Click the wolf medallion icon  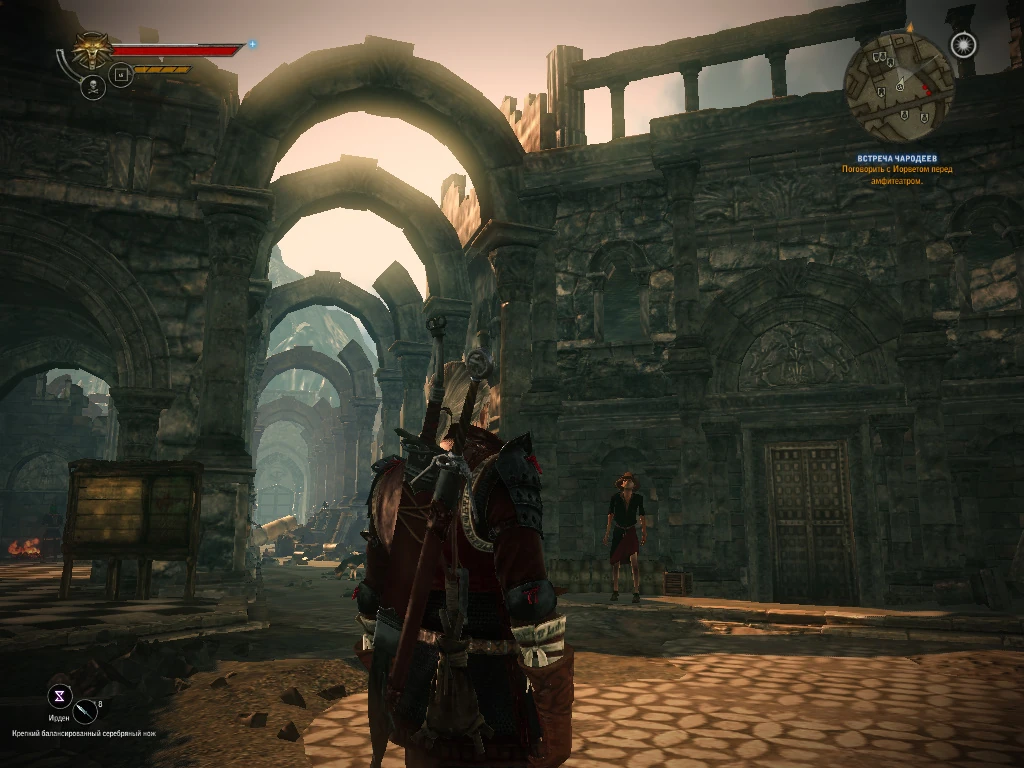click(92, 50)
